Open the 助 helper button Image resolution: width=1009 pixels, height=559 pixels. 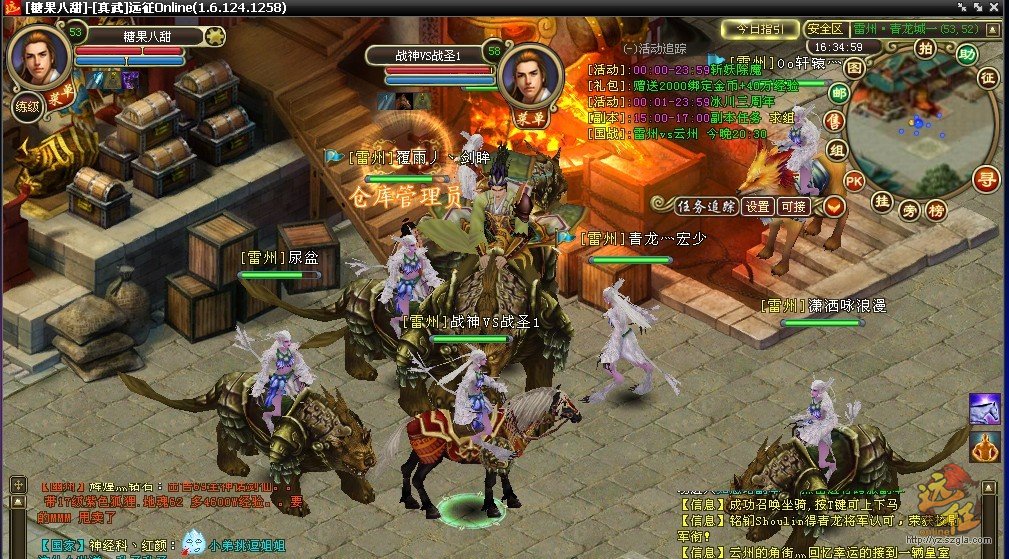pyautogui.click(x=965, y=54)
